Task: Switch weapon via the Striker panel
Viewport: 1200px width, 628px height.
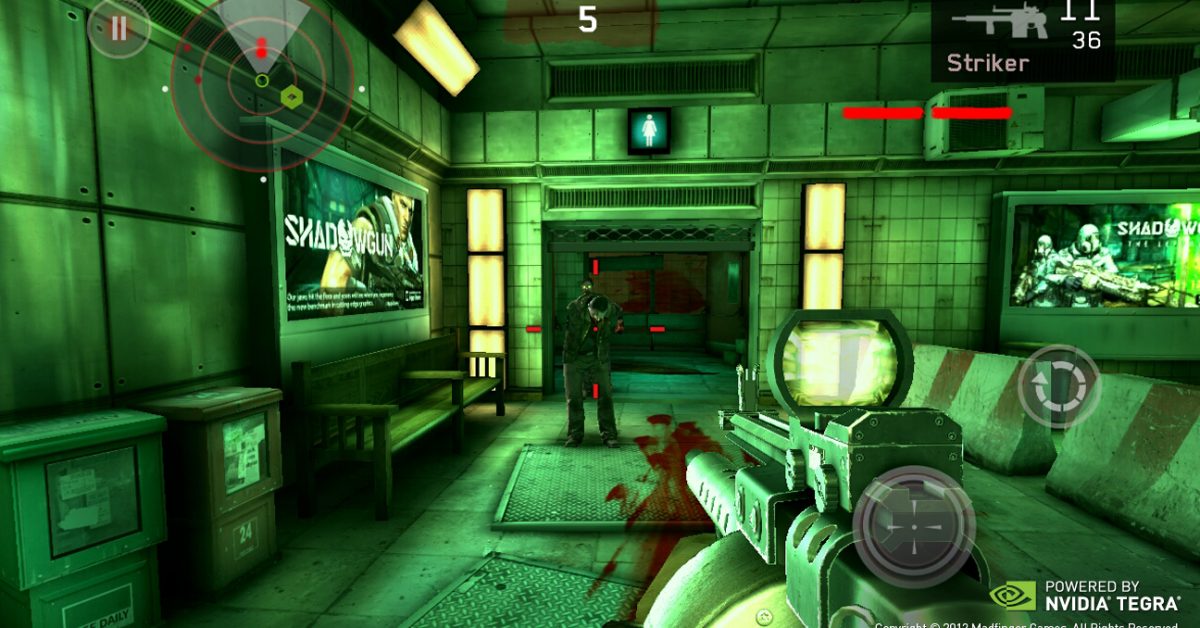Action: coord(1022,40)
